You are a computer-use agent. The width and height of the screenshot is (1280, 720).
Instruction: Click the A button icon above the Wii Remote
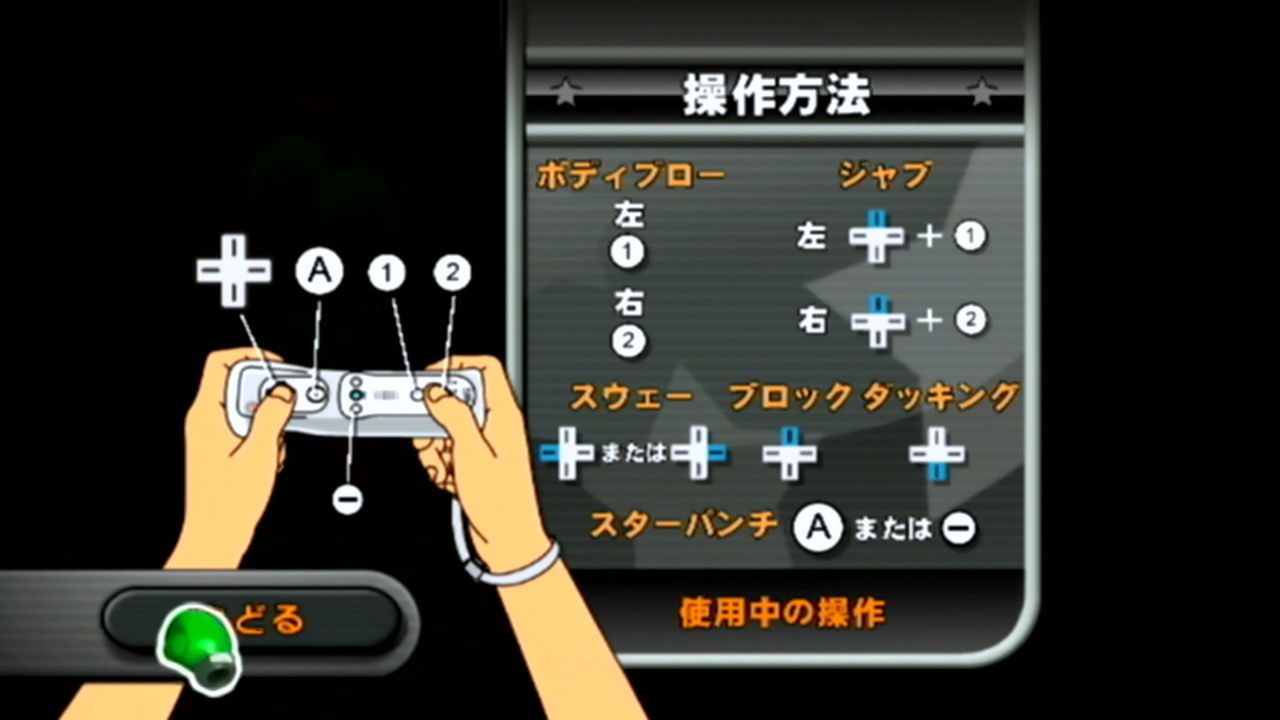(x=320, y=270)
